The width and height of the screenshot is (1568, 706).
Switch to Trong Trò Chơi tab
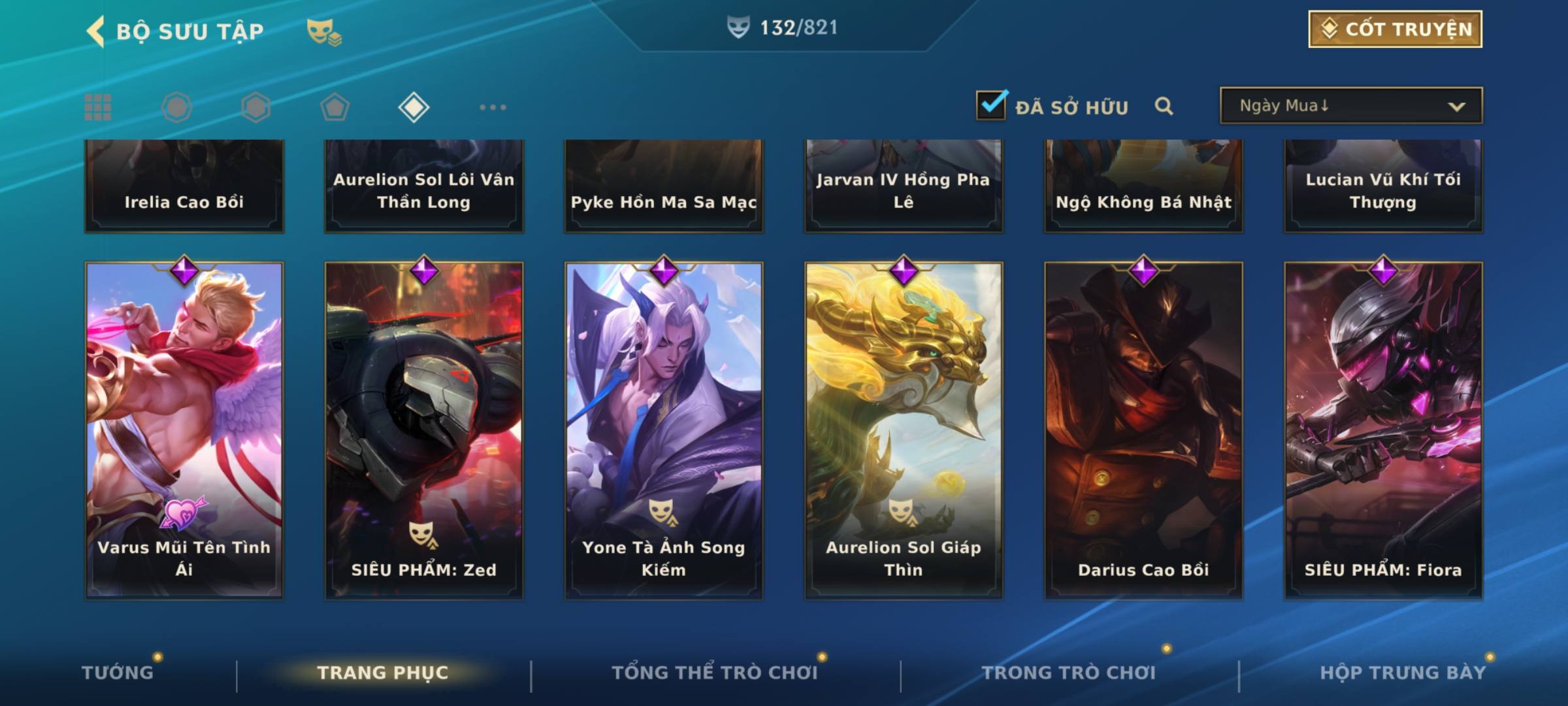point(1069,672)
